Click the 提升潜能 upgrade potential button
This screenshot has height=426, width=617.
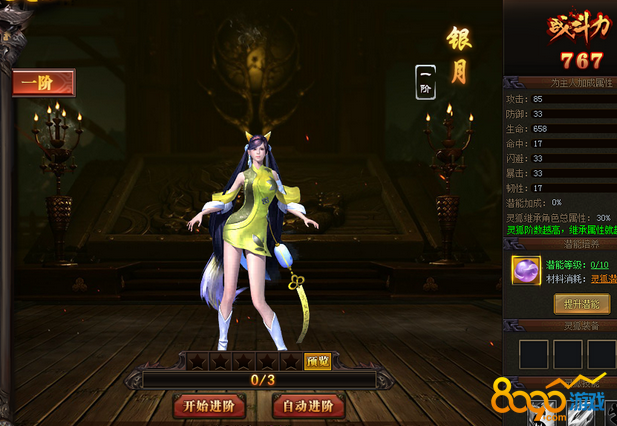[582, 303]
